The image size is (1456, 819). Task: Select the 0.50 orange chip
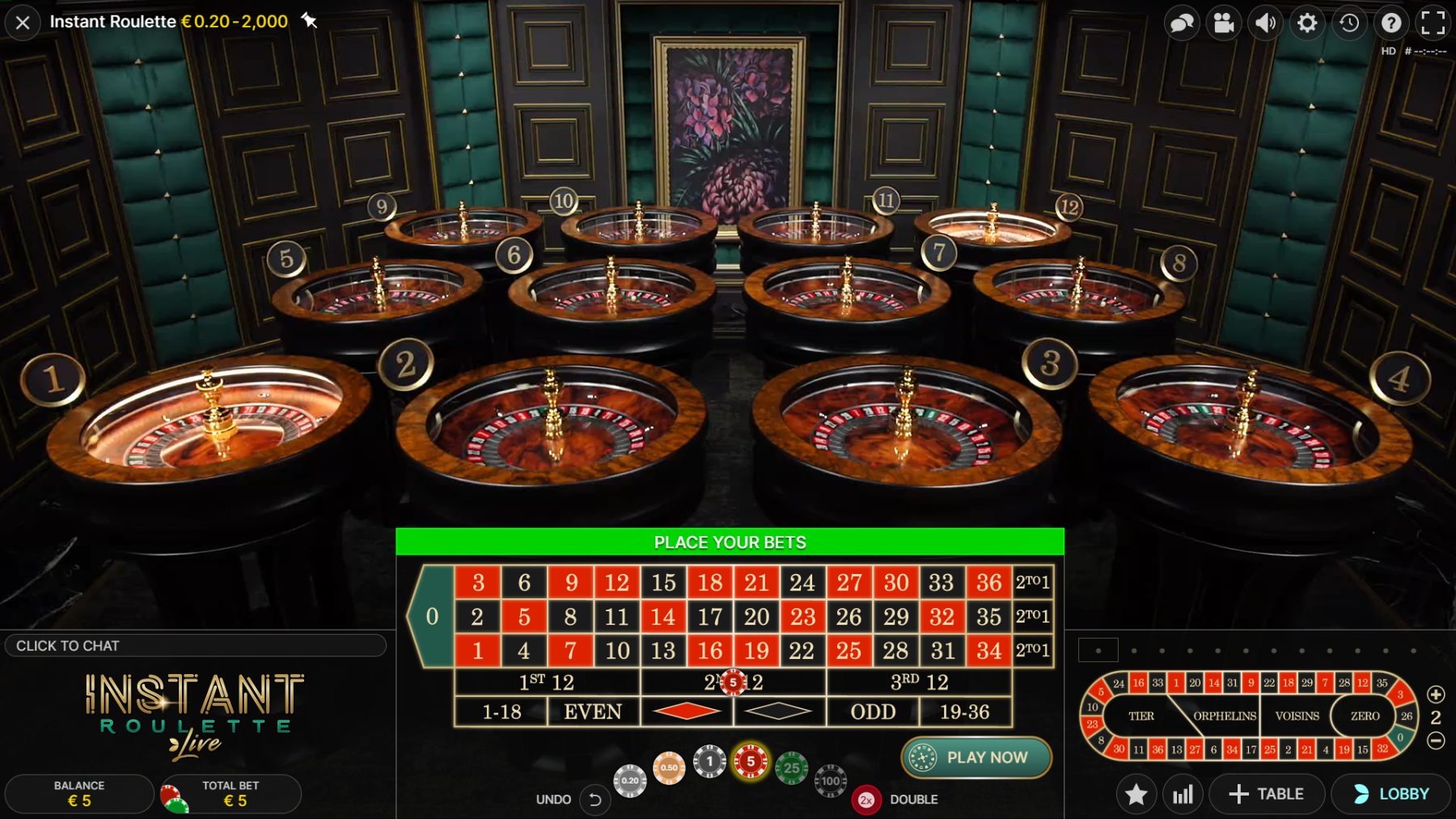[669, 768]
